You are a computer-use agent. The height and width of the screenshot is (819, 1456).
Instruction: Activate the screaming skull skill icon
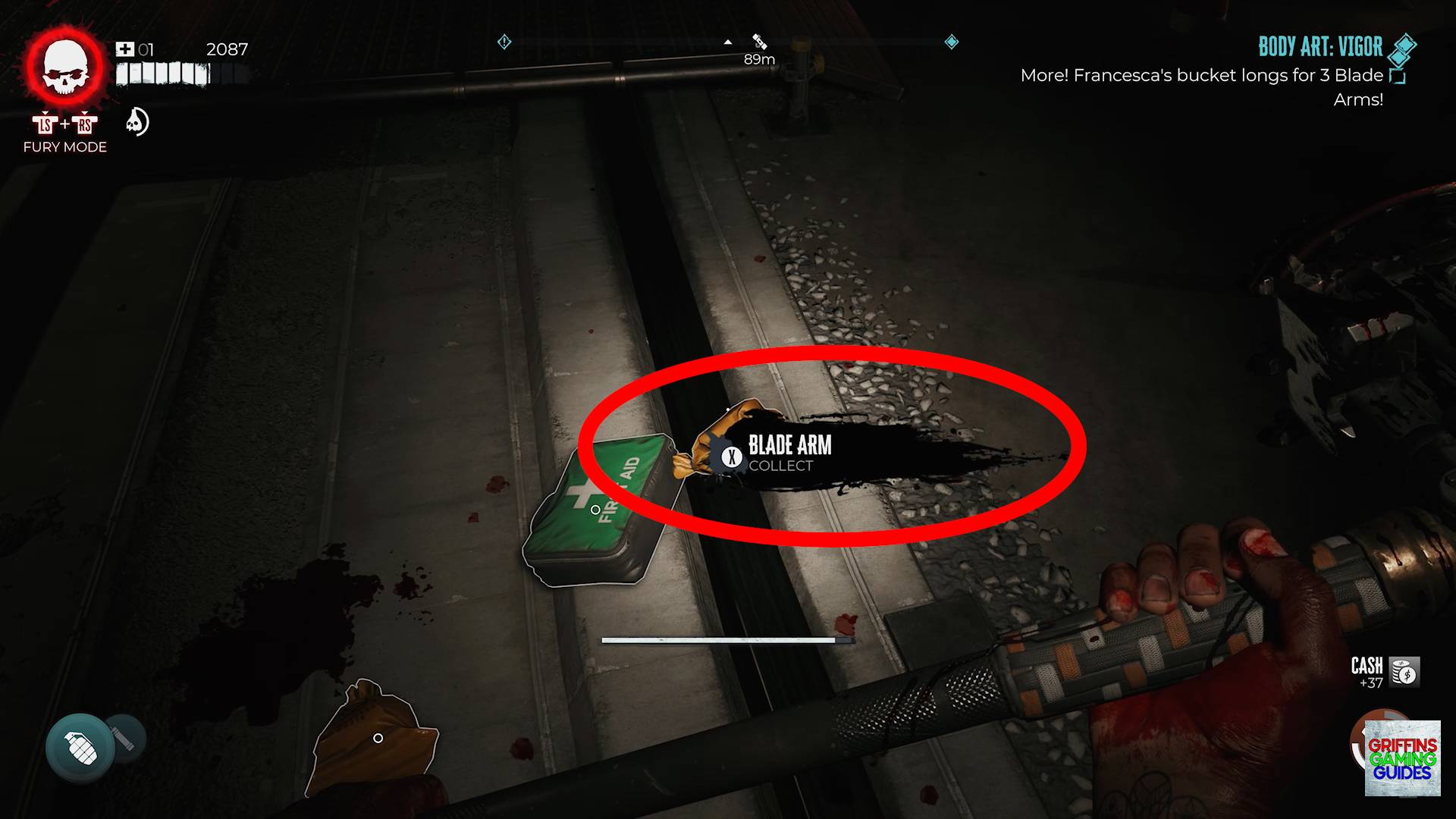pos(137,122)
